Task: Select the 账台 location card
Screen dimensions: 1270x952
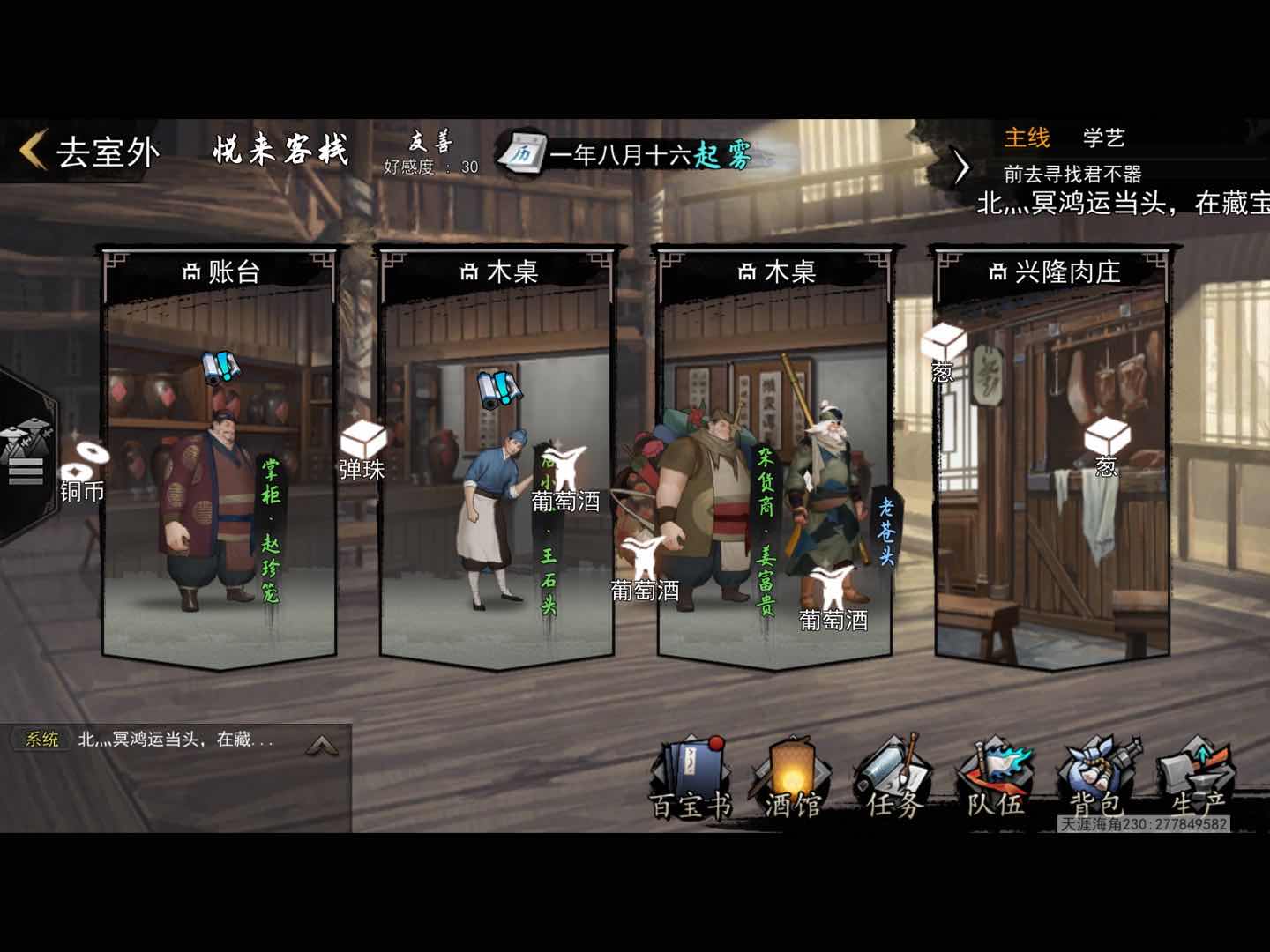Action: [x=220, y=271]
